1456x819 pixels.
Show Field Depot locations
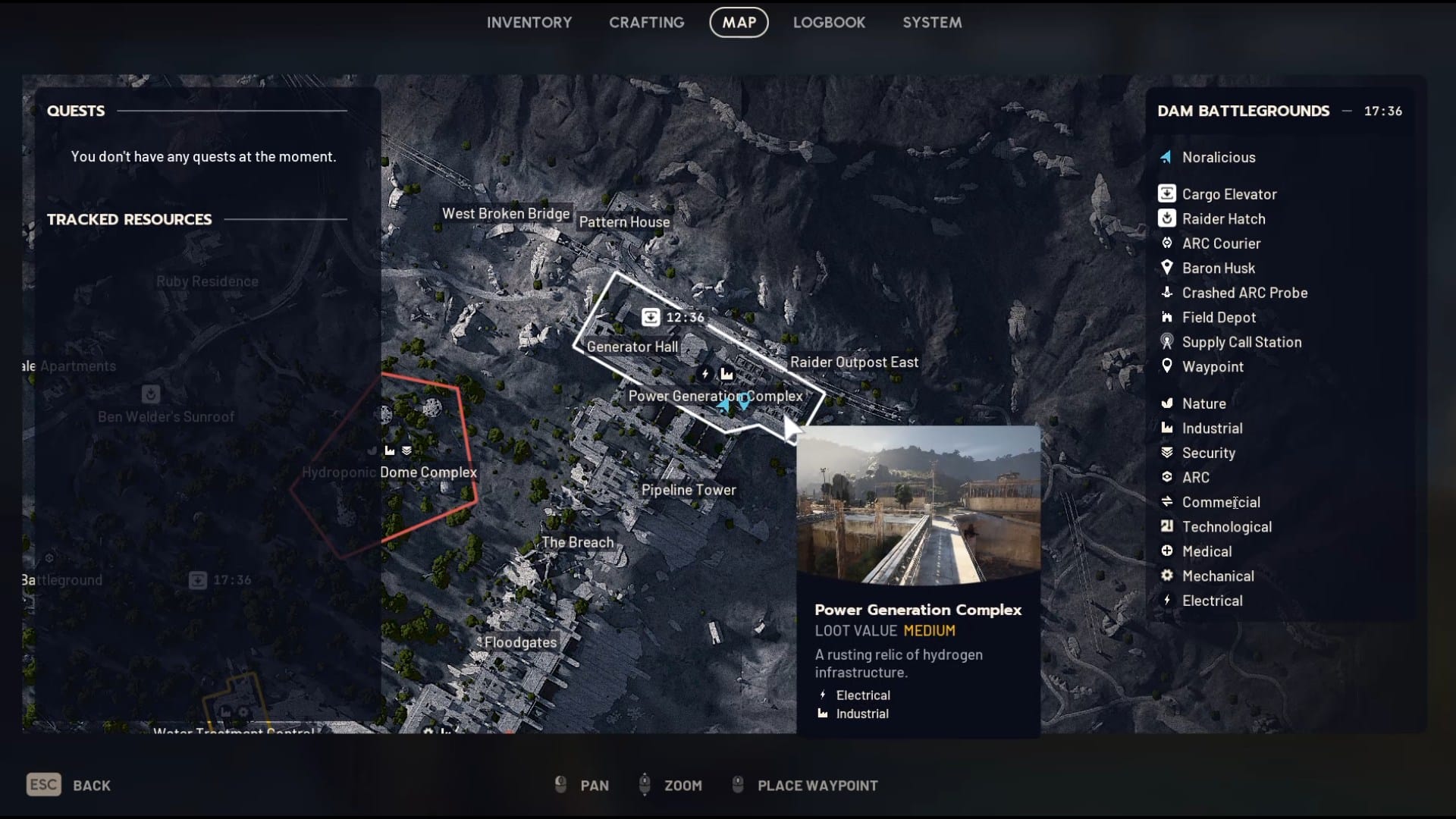point(1218,318)
